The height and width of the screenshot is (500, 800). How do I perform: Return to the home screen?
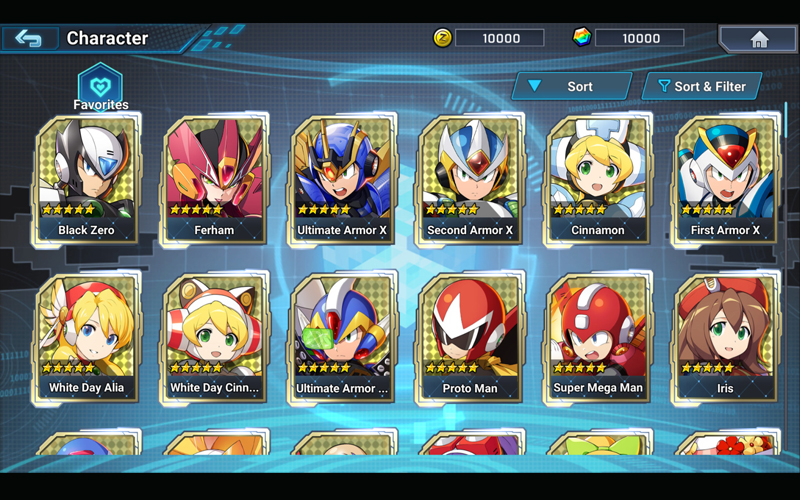click(759, 39)
